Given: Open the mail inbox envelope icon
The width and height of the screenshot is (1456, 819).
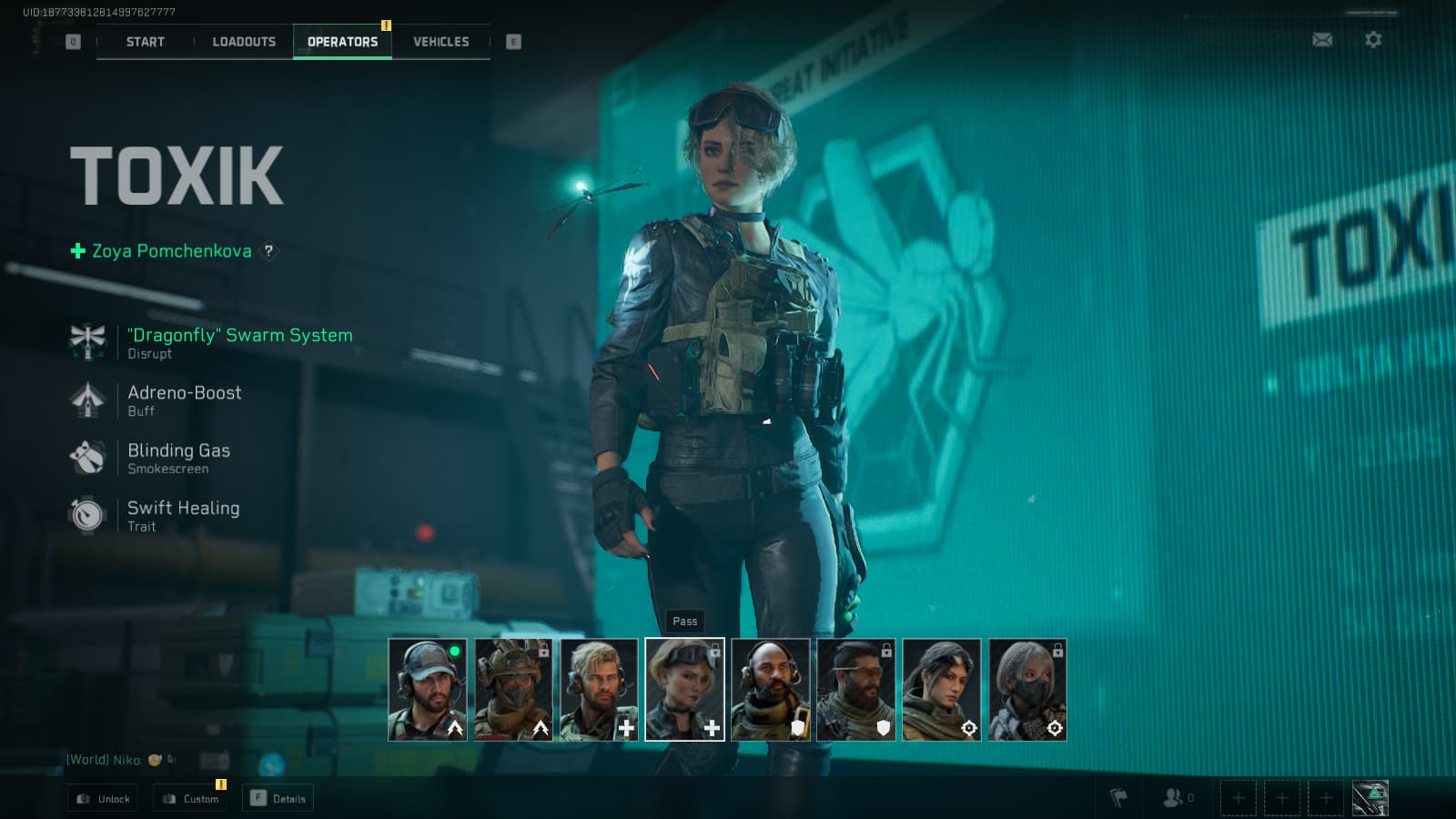Looking at the screenshot, I should point(1322,40).
